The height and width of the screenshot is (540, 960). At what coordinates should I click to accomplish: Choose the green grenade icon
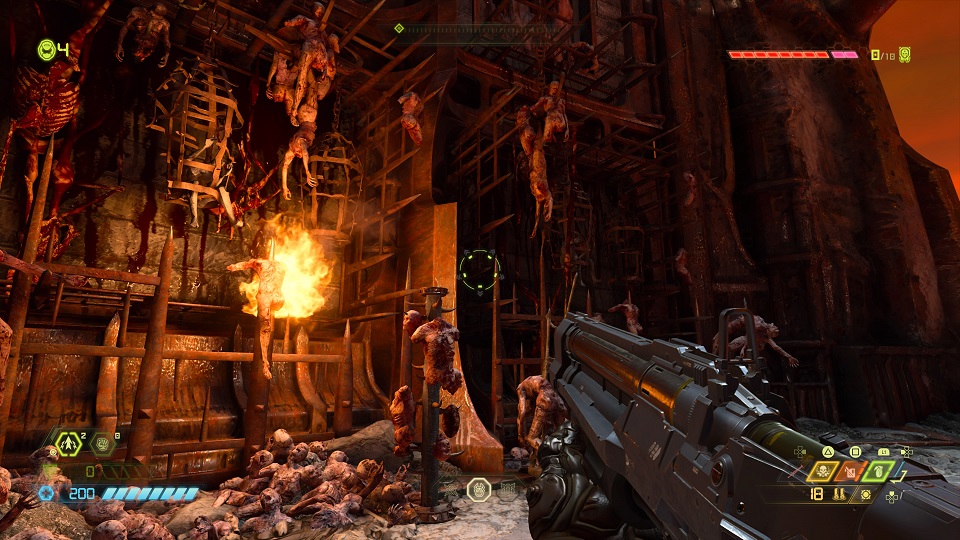click(877, 470)
